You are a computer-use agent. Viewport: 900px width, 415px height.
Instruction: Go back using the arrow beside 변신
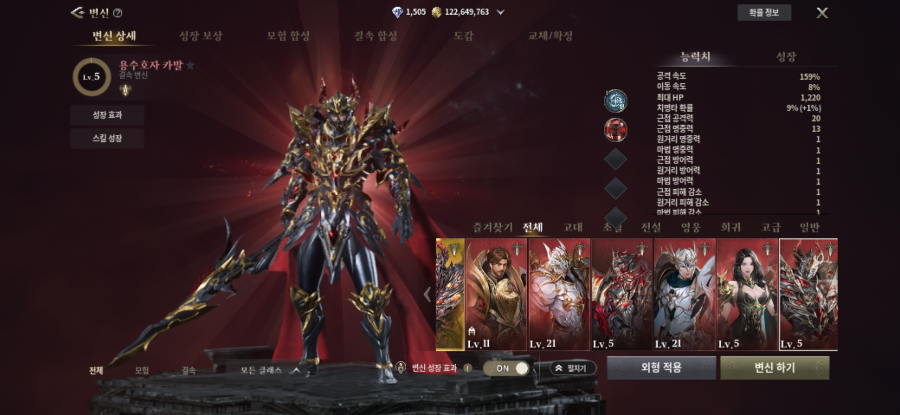tap(77, 13)
